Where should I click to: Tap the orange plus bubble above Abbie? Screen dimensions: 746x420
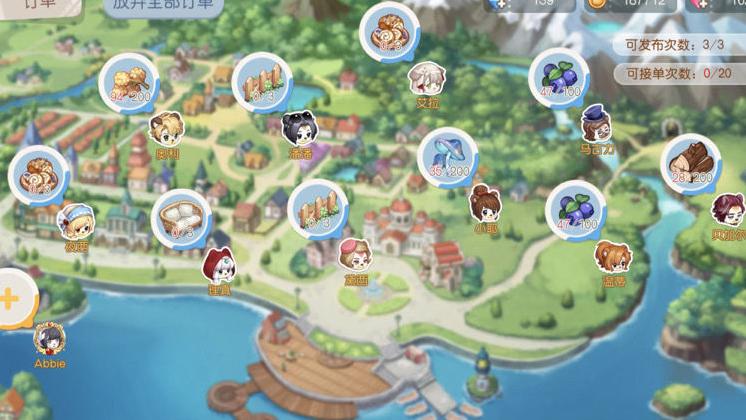[x=12, y=298]
